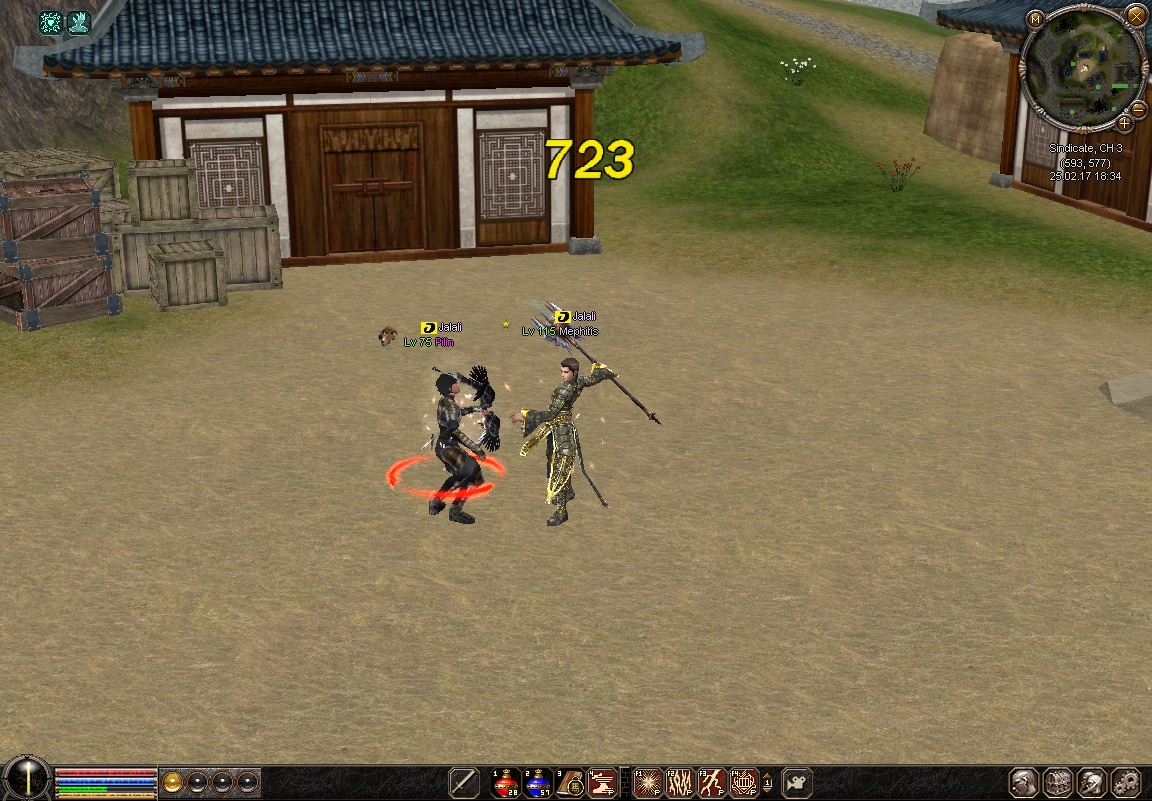The height and width of the screenshot is (801, 1152).
Task: Activate the F3 lightning skill
Action: [712, 782]
